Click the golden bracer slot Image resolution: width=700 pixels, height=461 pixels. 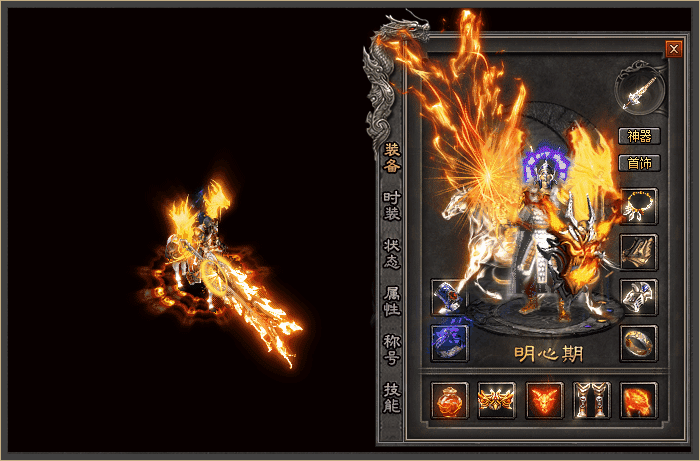pyautogui.click(x=638, y=252)
